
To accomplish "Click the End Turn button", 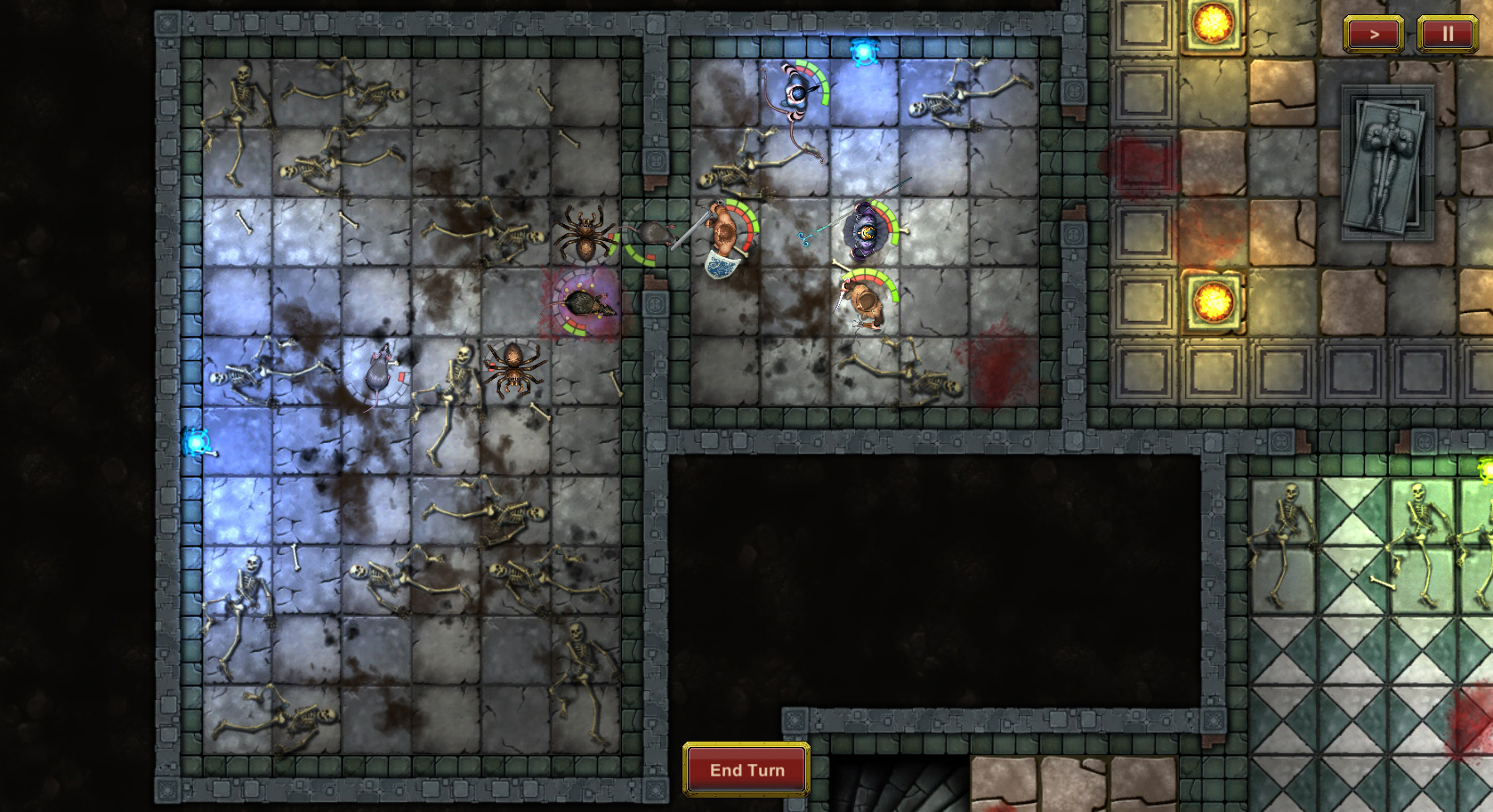I will pyautogui.click(x=746, y=769).
